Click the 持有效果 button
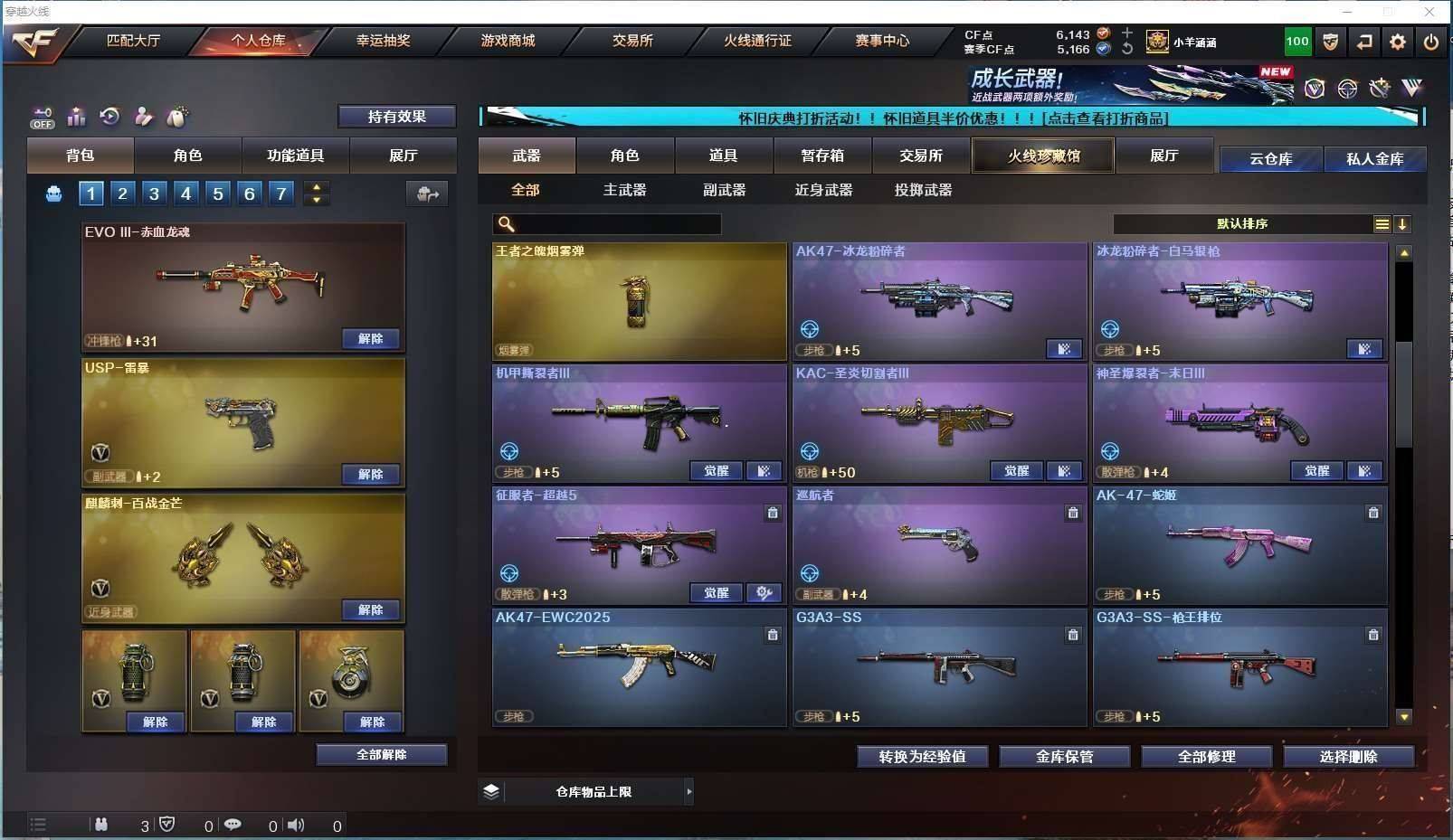1453x840 pixels. click(x=396, y=117)
